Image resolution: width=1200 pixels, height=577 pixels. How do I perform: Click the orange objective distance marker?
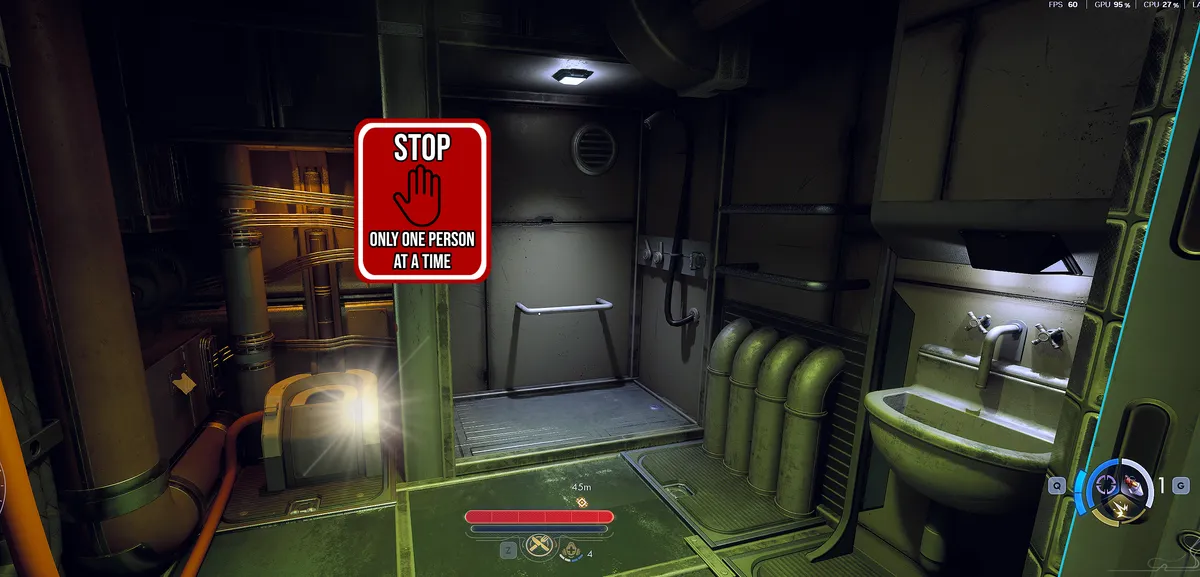(x=580, y=502)
